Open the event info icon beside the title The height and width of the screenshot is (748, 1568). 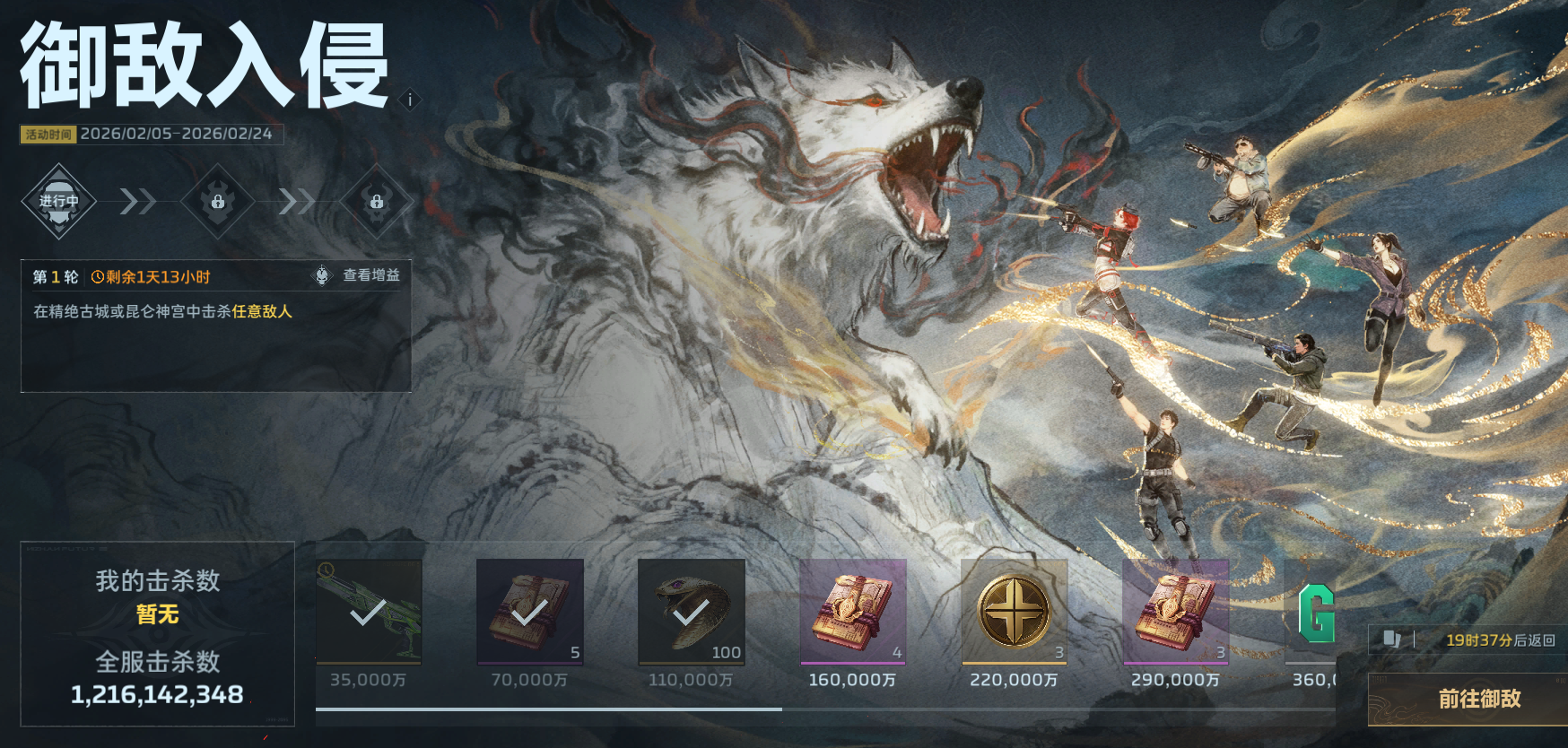pos(410,100)
